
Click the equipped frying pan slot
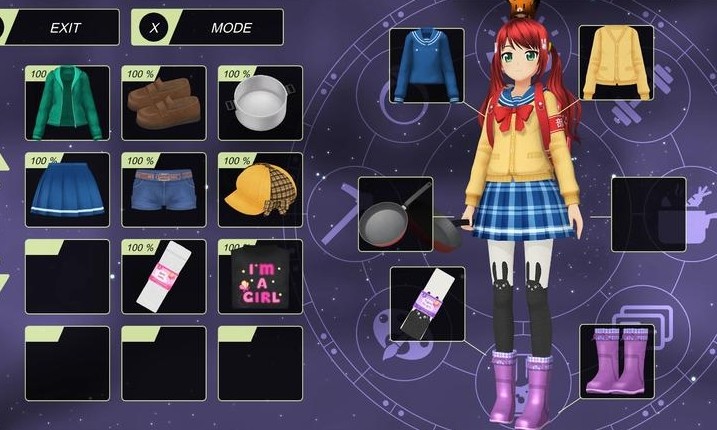tap(396, 214)
